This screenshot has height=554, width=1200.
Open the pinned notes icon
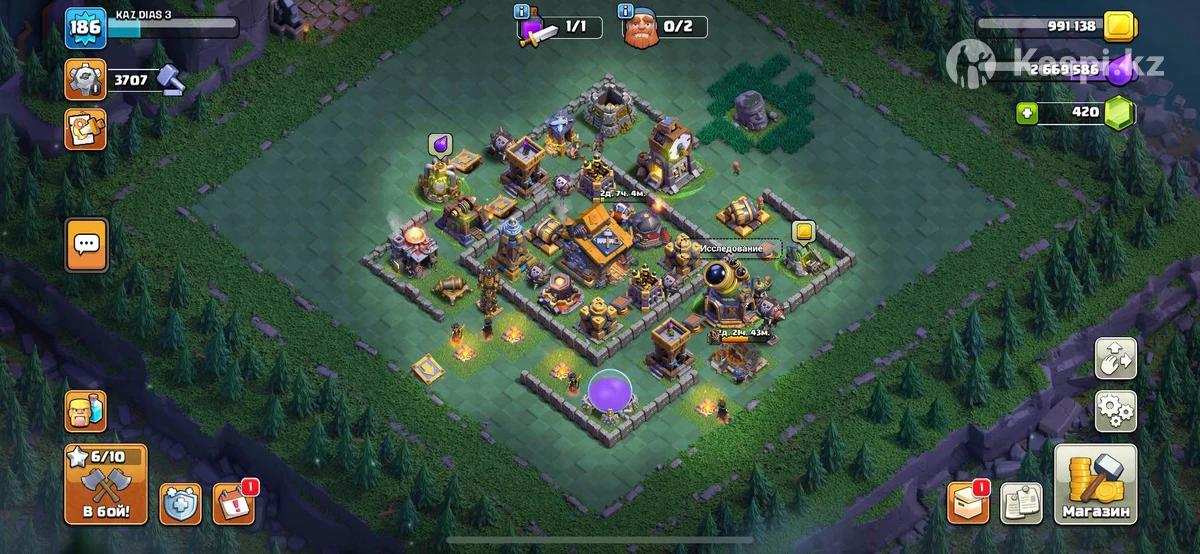1021,504
